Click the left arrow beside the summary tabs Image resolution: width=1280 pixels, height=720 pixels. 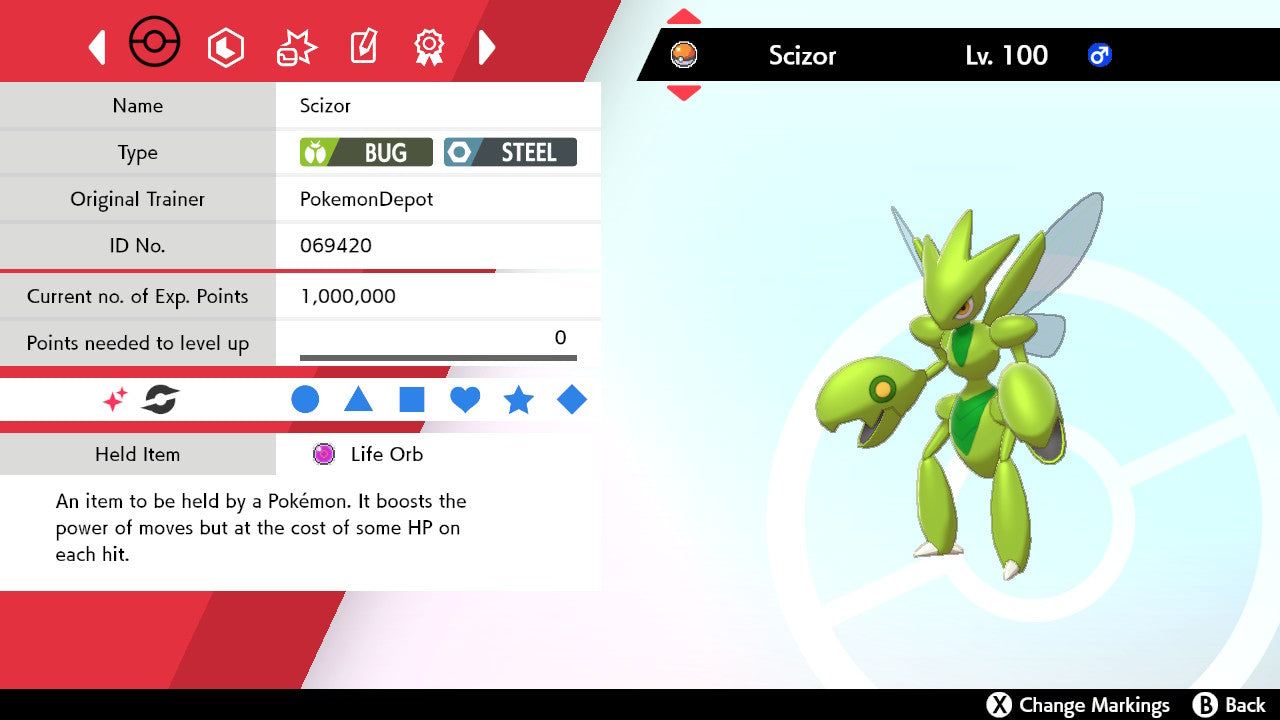97,47
